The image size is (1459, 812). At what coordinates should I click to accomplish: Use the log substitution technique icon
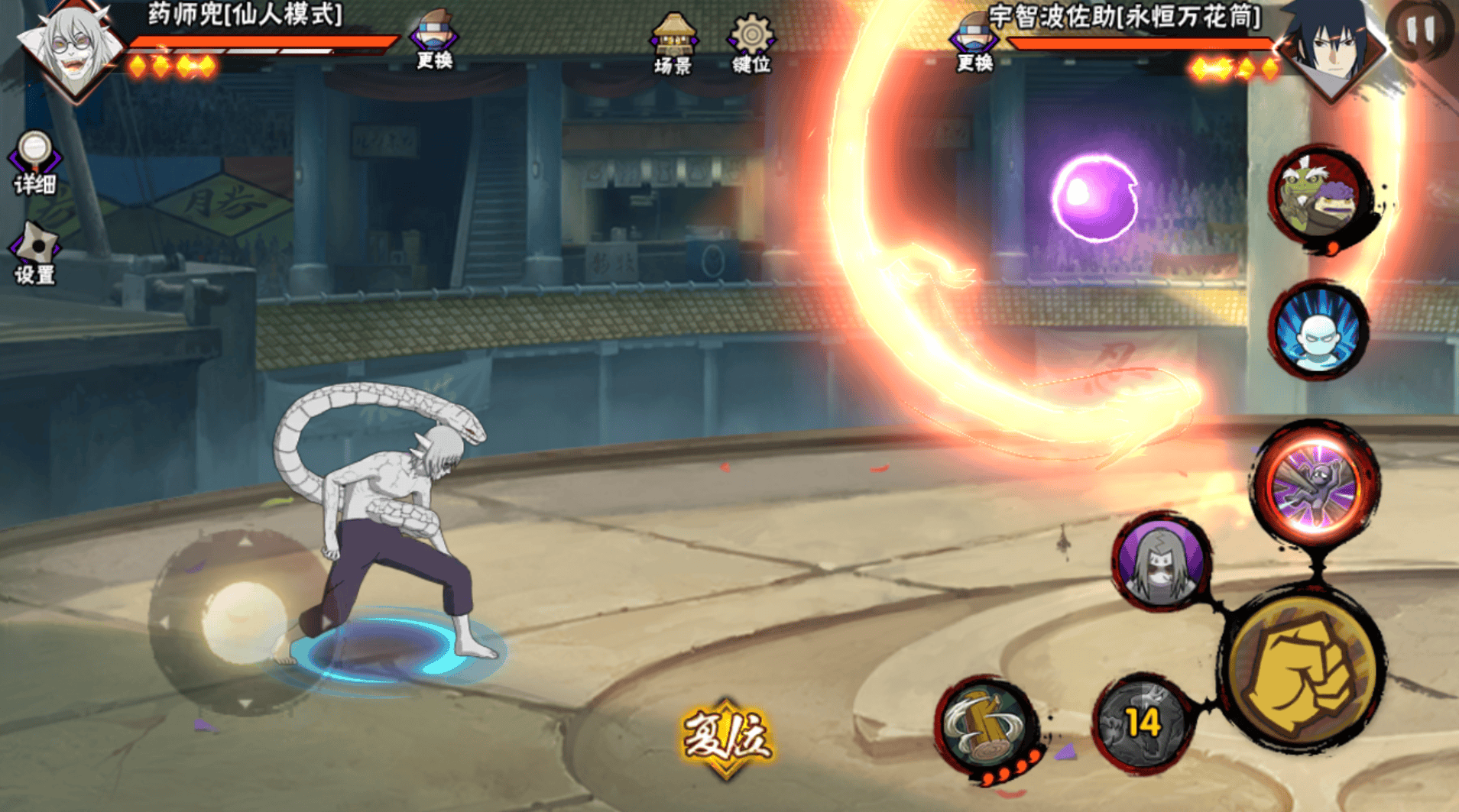(x=987, y=726)
